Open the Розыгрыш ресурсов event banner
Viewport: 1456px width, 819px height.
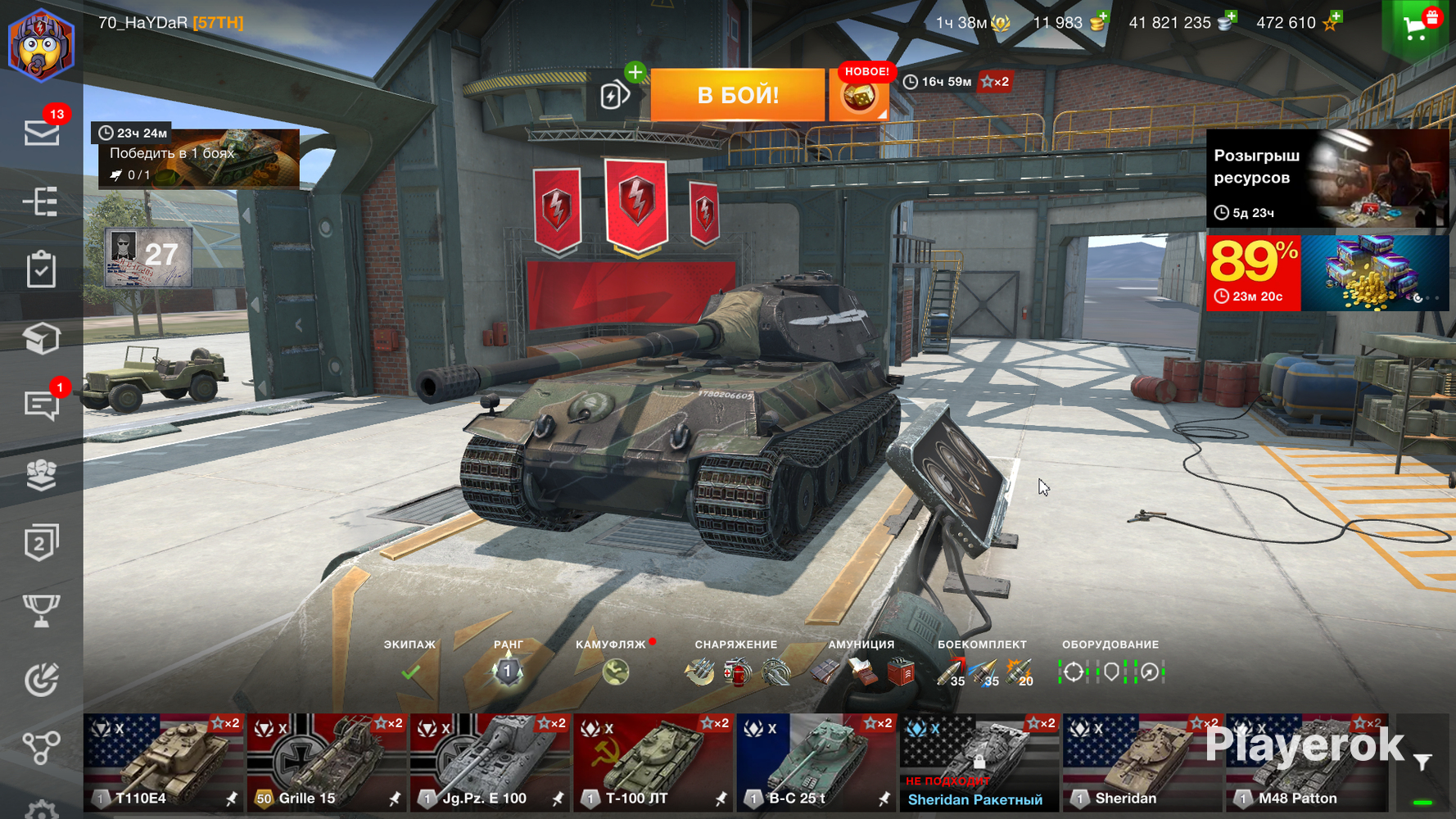(1327, 178)
